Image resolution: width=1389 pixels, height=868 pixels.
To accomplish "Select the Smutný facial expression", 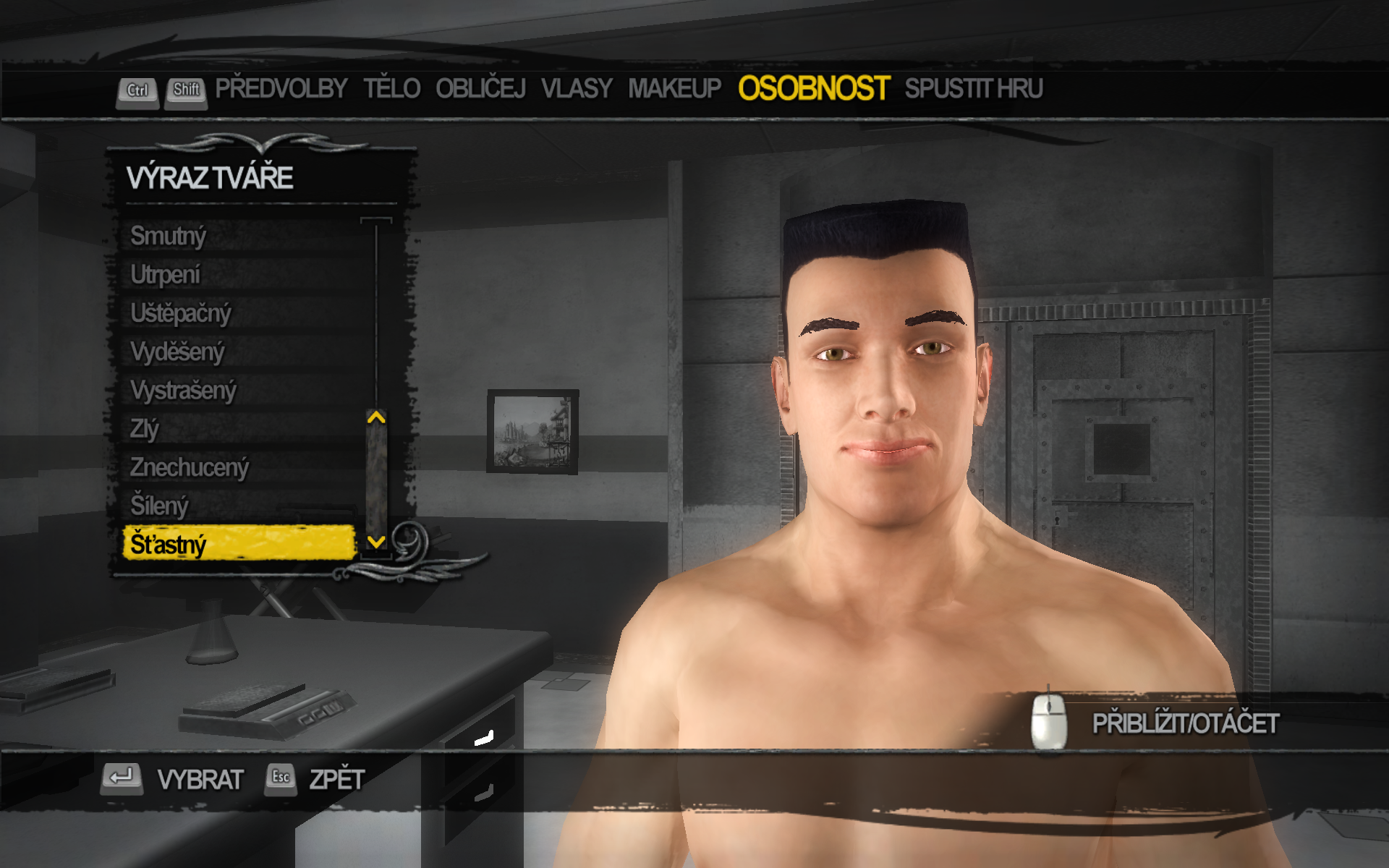I will click(169, 236).
